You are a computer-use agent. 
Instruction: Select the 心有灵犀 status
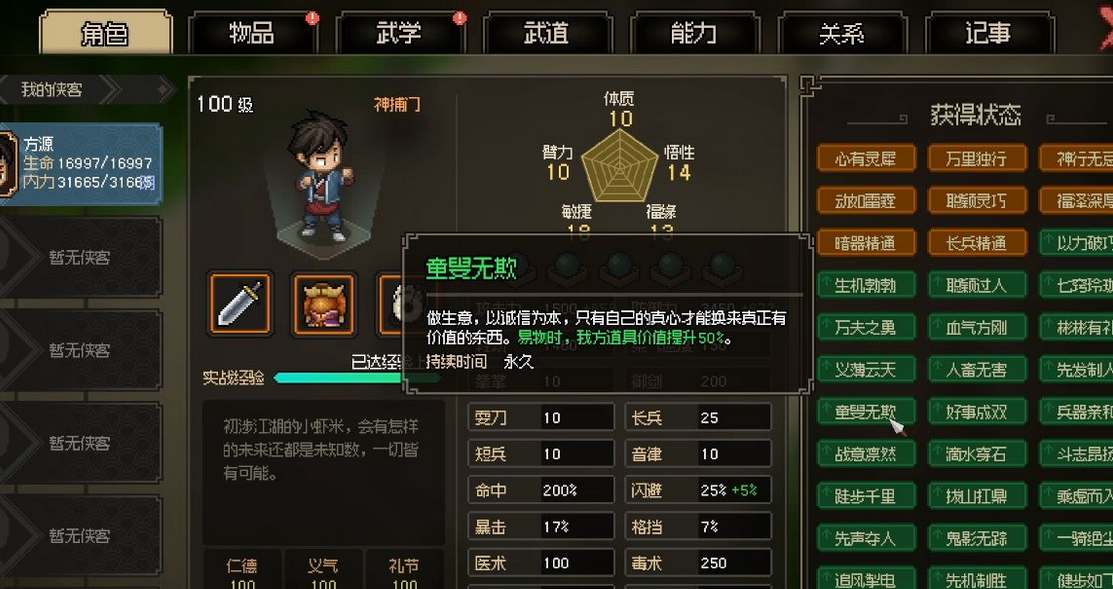[x=866, y=158]
